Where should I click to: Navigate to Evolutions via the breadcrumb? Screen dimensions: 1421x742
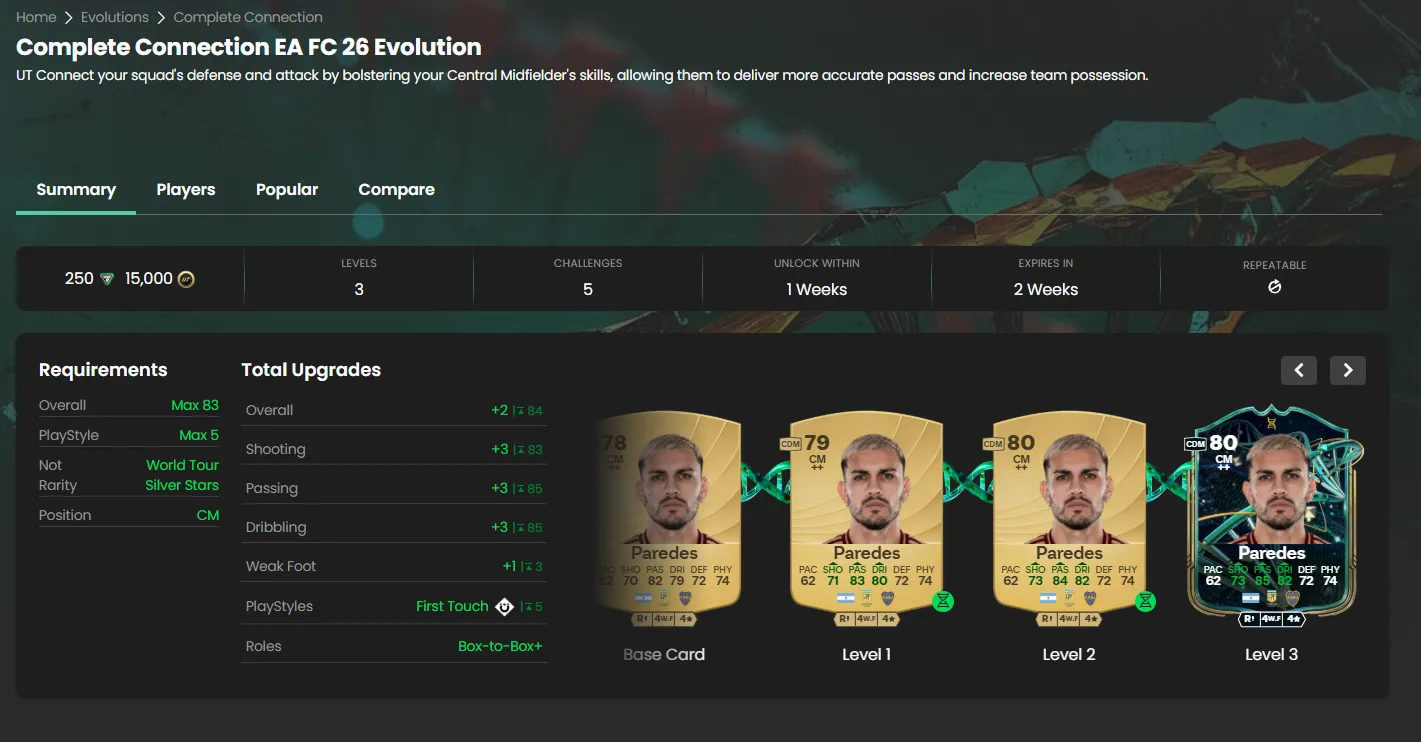point(115,16)
